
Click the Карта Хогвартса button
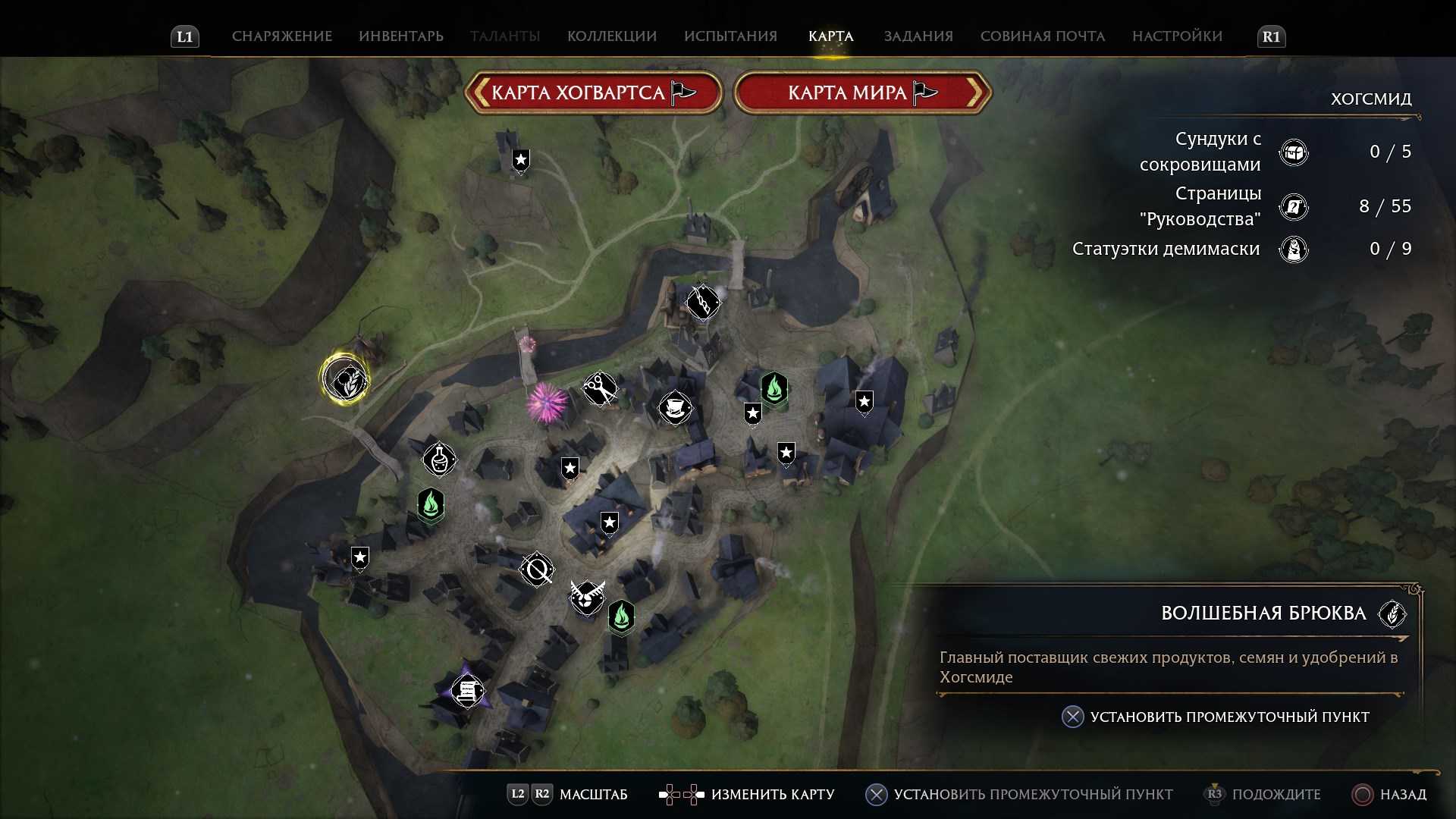click(593, 93)
